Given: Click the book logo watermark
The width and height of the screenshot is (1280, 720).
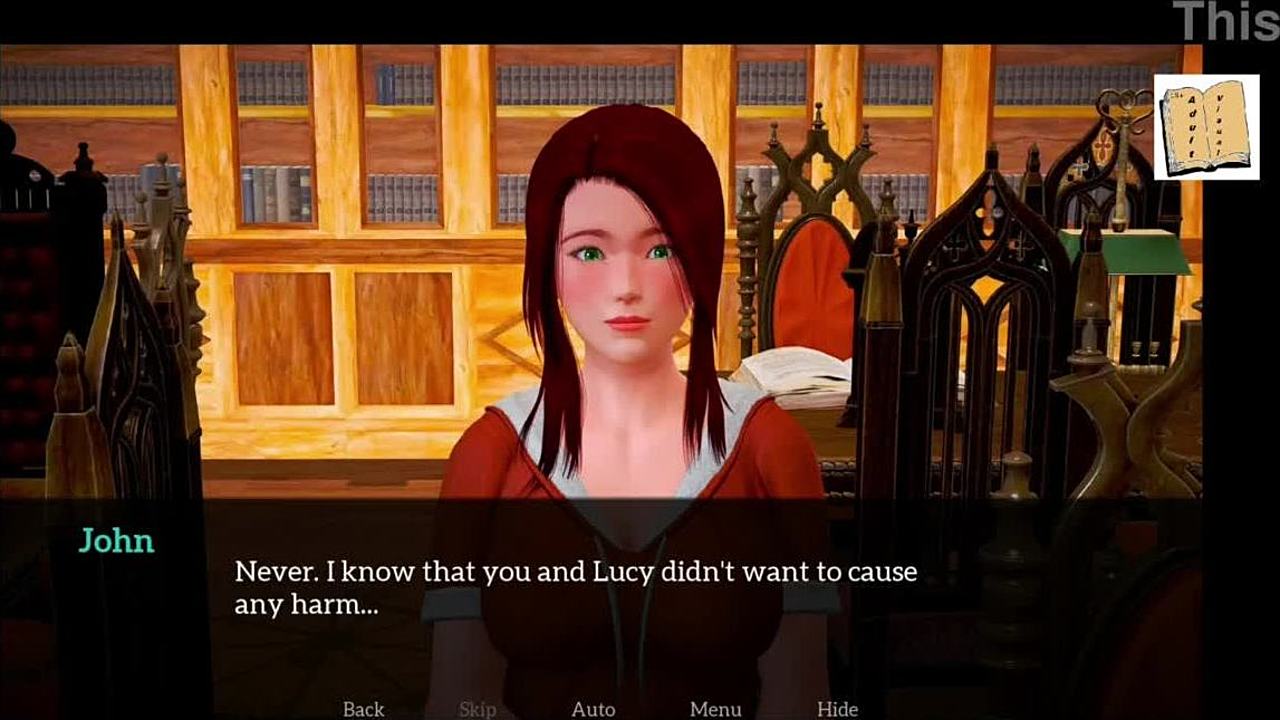Looking at the screenshot, I should (1206, 127).
